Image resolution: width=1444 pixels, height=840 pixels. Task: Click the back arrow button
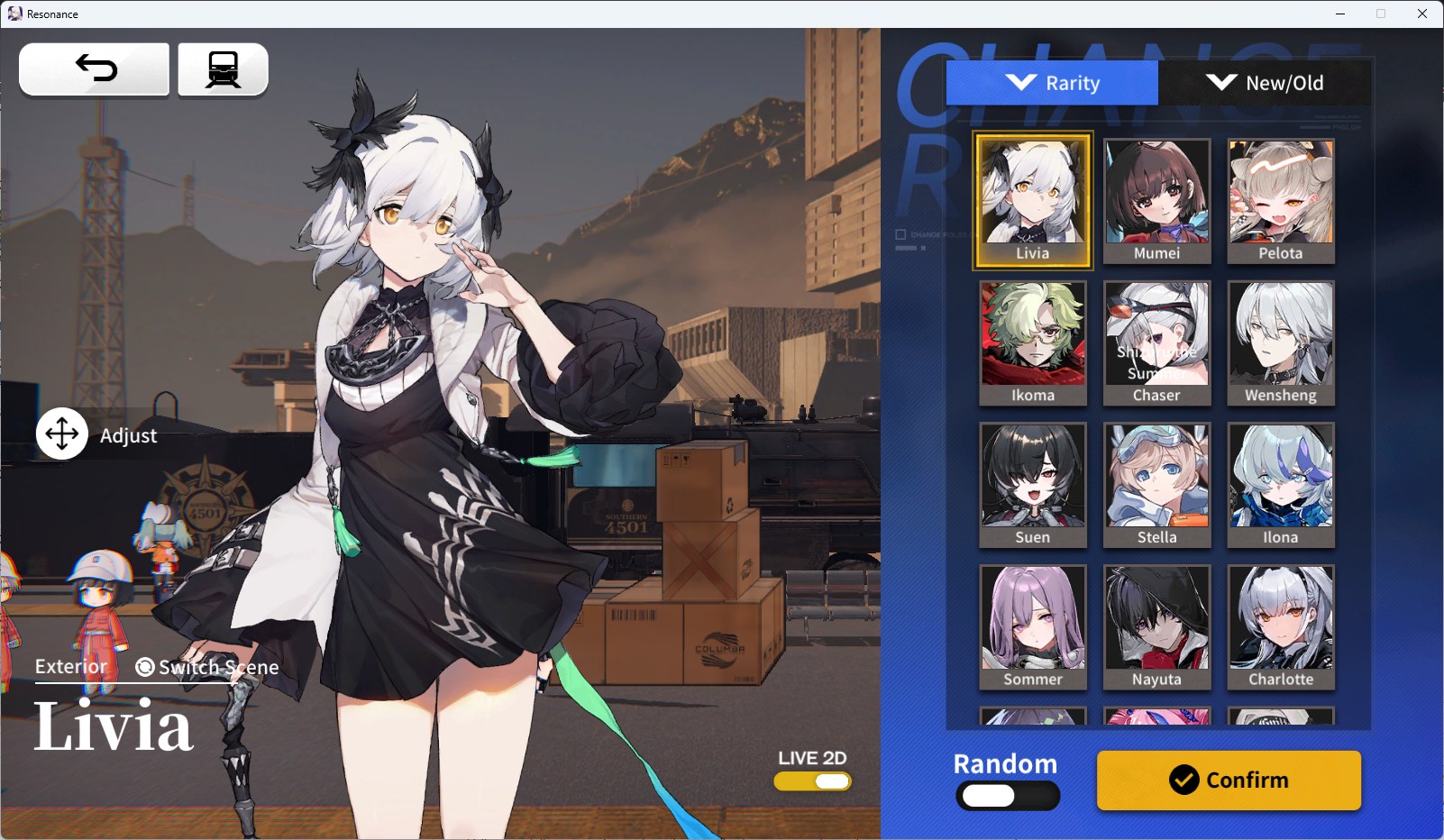click(x=95, y=68)
